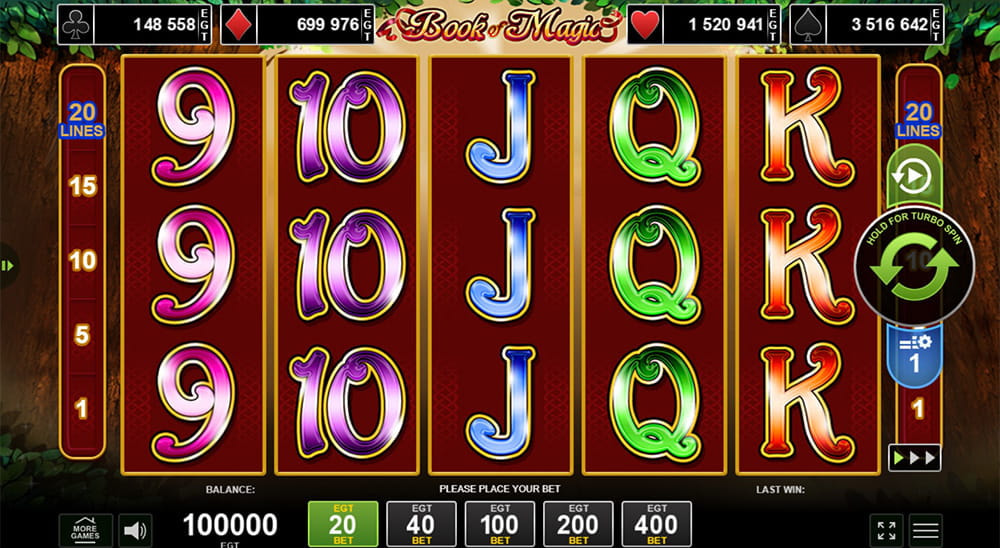
Task: Toggle the triple-arrow fast-forward speed button
Action: point(914,458)
